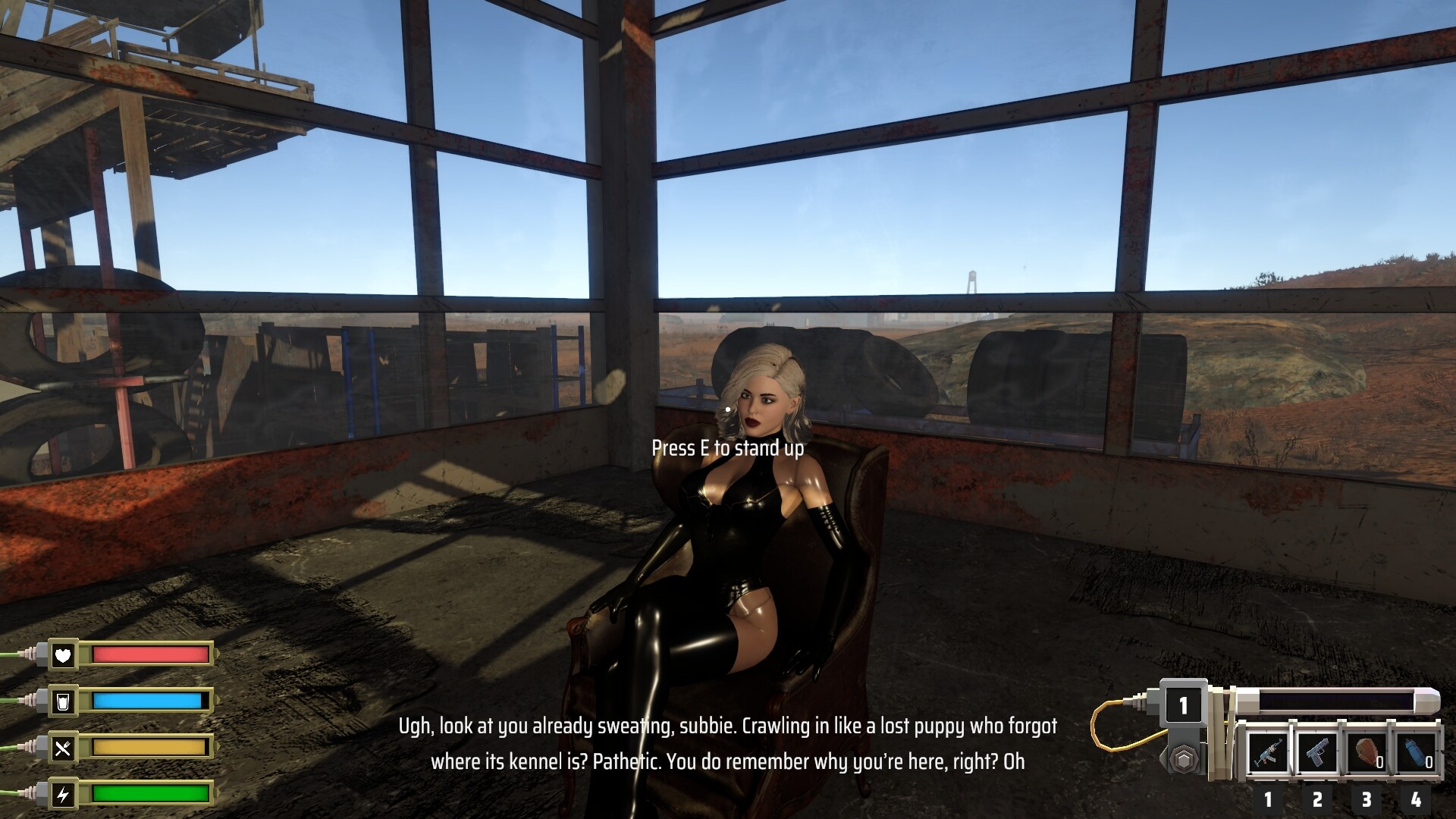
Task: Click the dialogue text at the bottom
Action: pyautogui.click(x=728, y=747)
